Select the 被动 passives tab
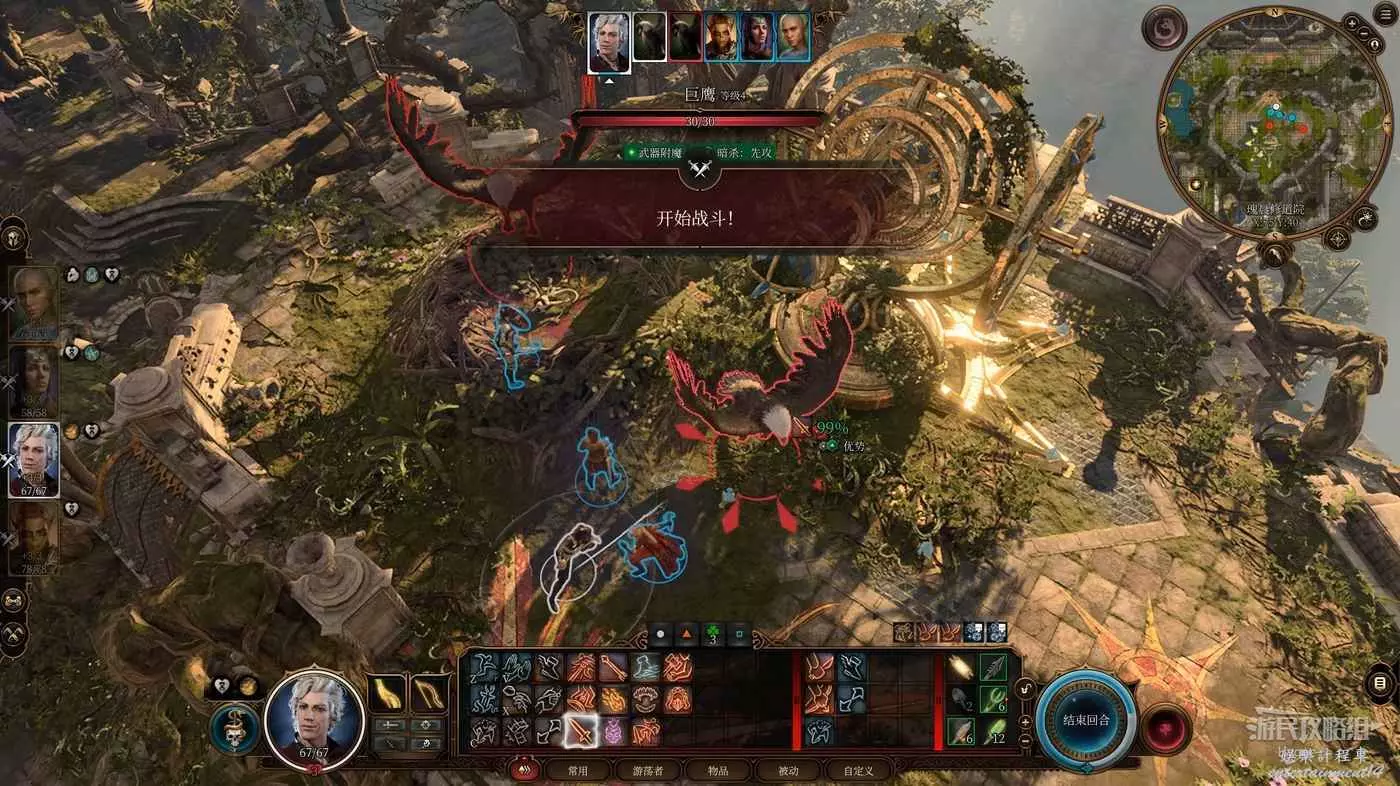 789,770
